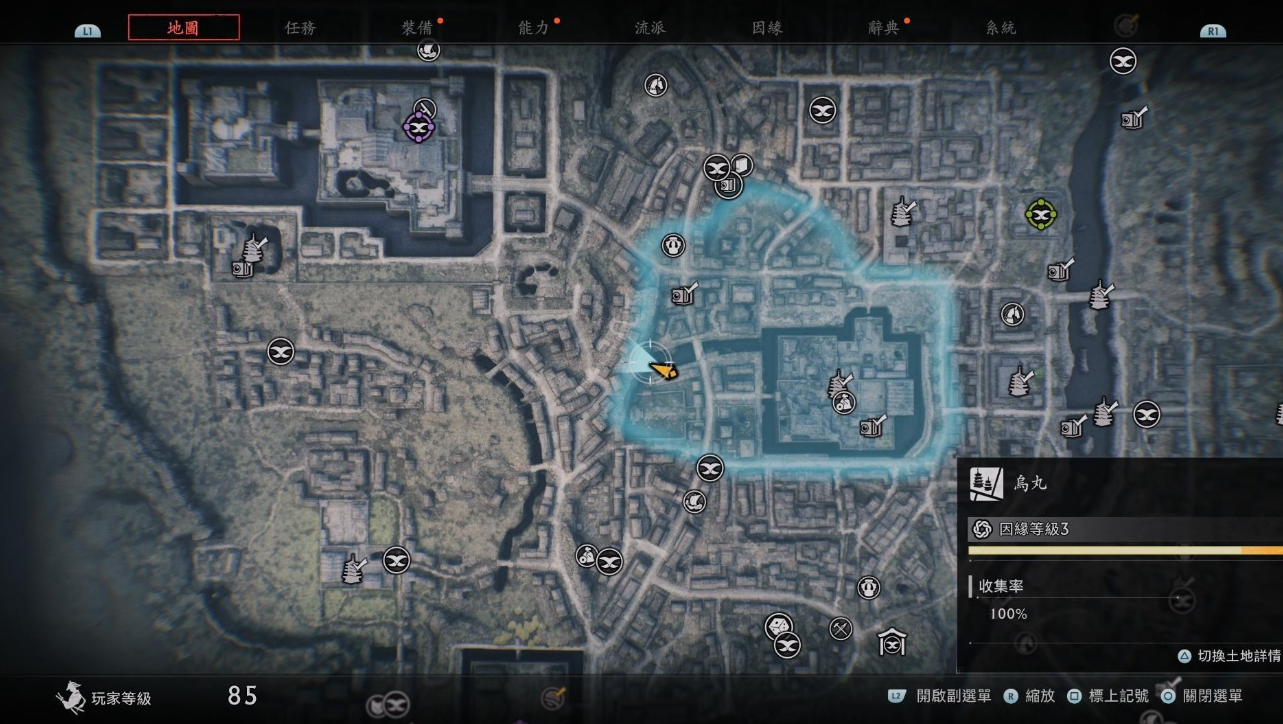
Task: Select the green ringed map marker
Action: click(x=1040, y=213)
